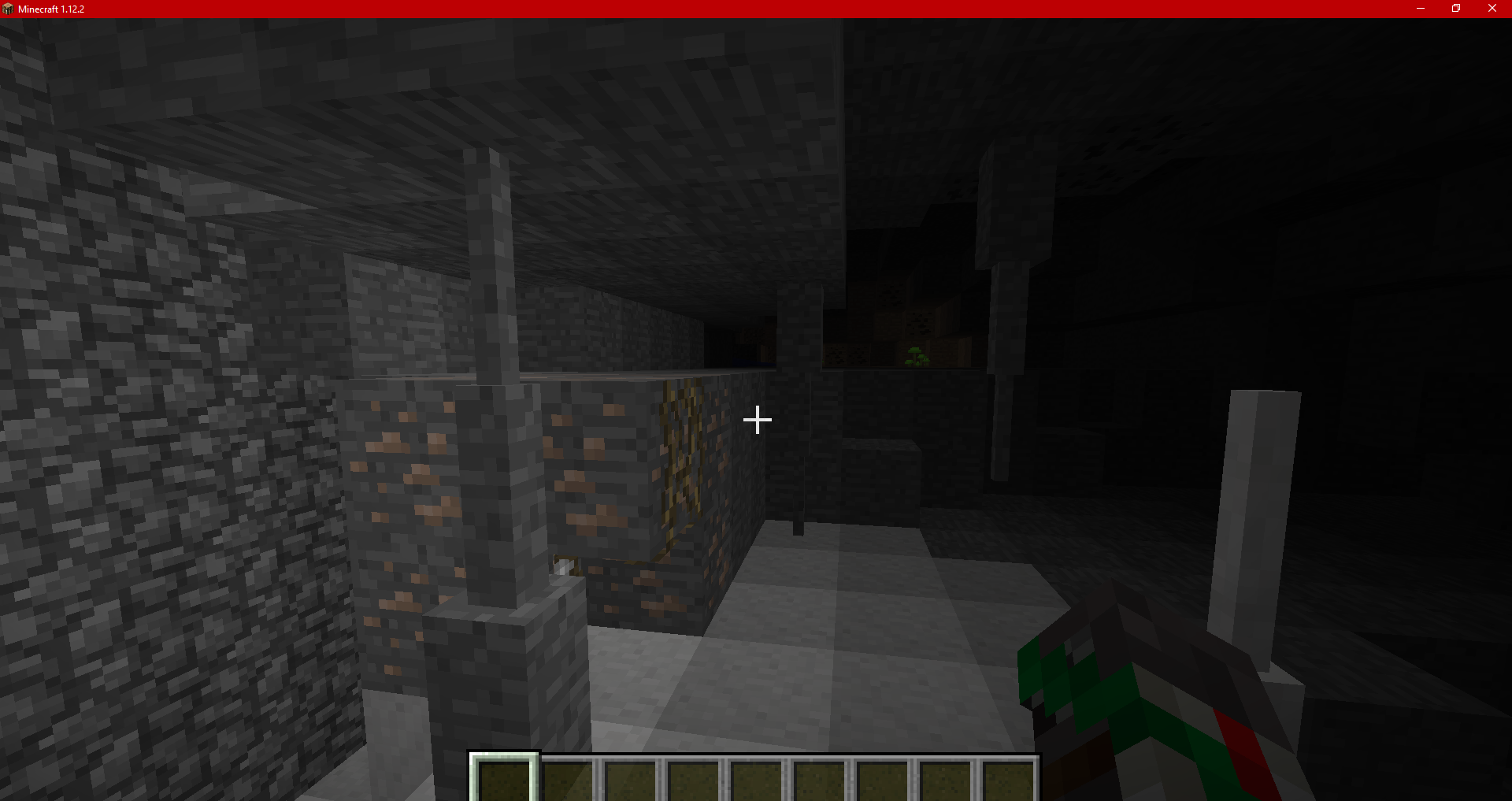
Task: Click the eighth hotbar slot
Action: click(x=945, y=780)
